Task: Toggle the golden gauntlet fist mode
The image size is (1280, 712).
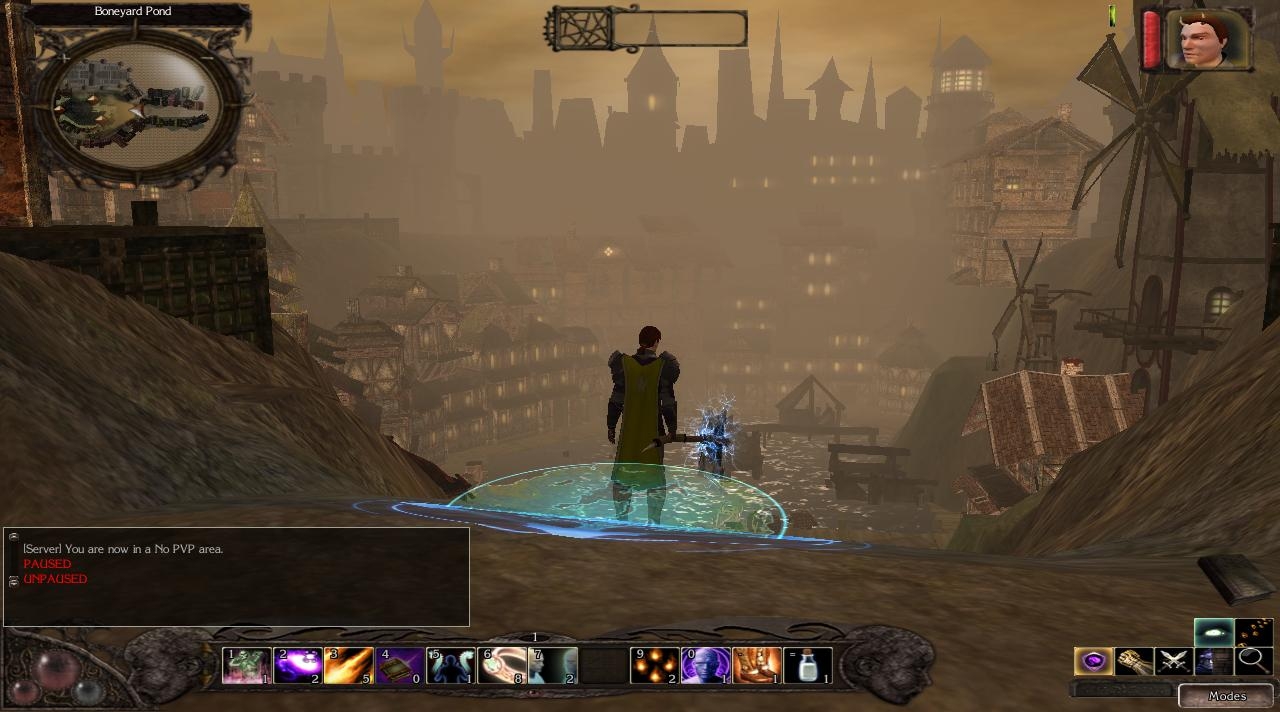Action: tap(1133, 661)
